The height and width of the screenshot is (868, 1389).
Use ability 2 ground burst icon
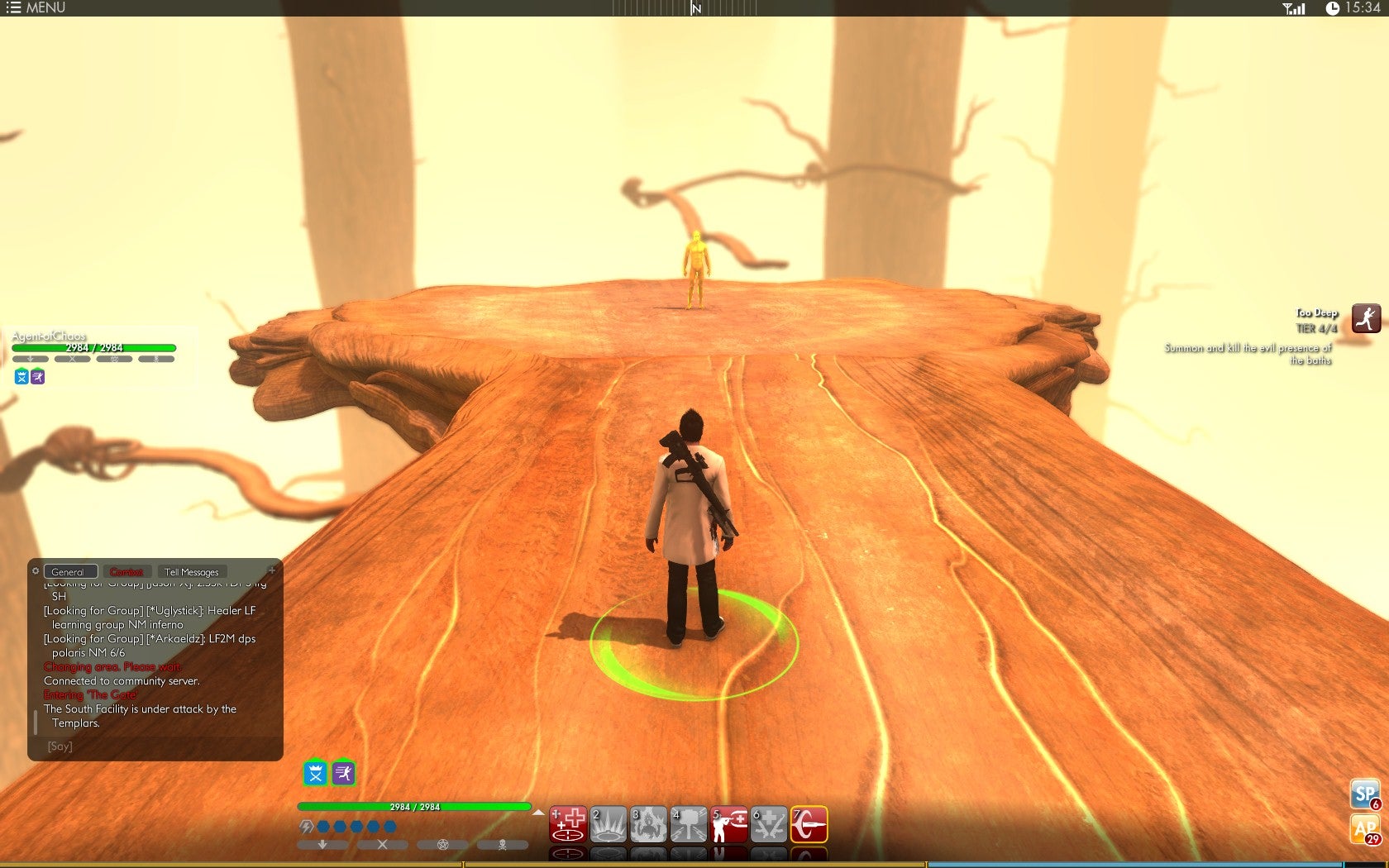pyautogui.click(x=608, y=824)
